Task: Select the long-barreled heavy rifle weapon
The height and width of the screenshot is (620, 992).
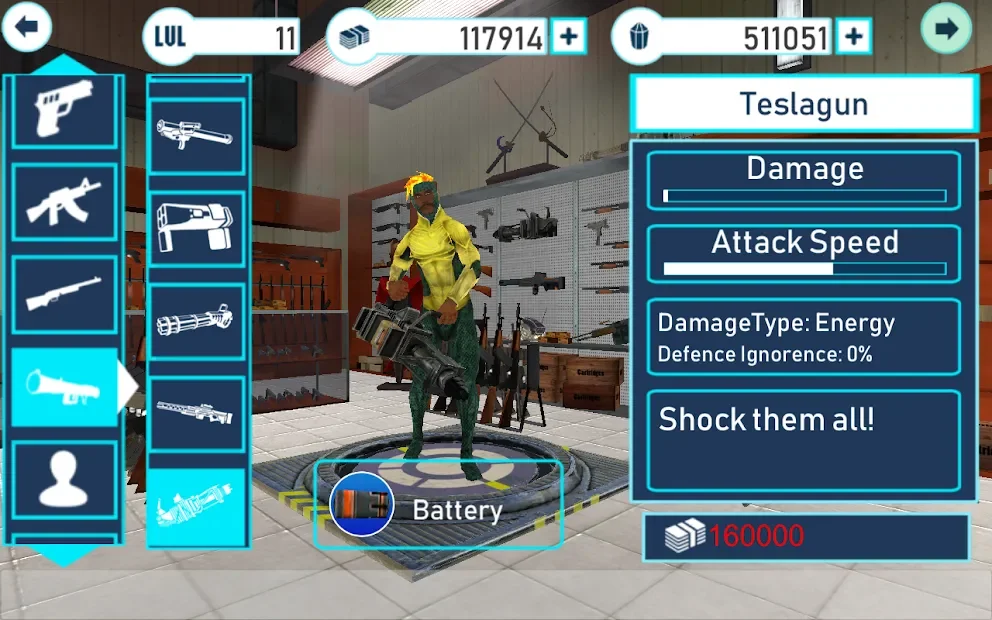Action: [x=196, y=413]
